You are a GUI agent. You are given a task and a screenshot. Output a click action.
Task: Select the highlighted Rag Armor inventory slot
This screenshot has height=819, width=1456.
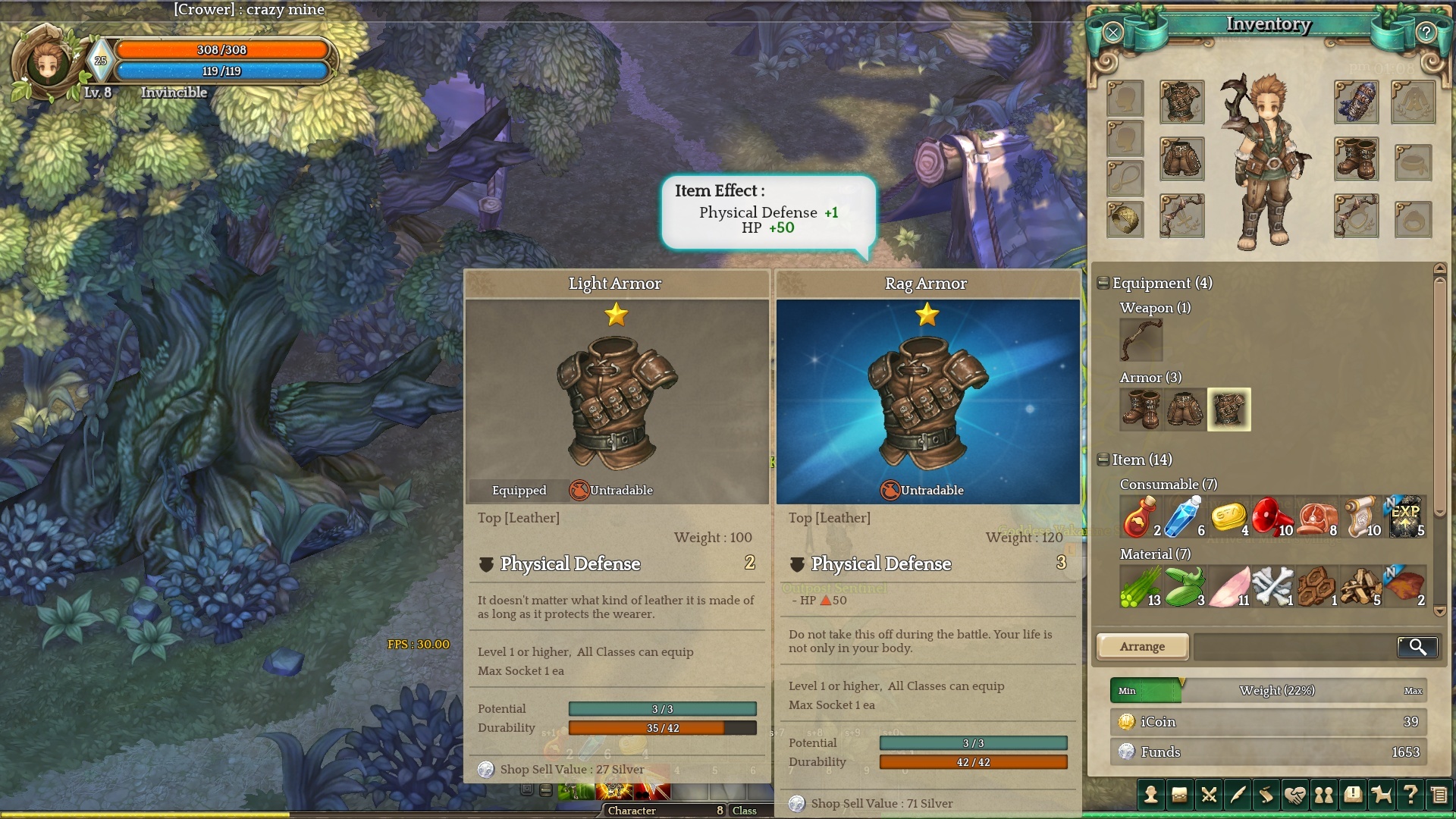pyautogui.click(x=1228, y=409)
